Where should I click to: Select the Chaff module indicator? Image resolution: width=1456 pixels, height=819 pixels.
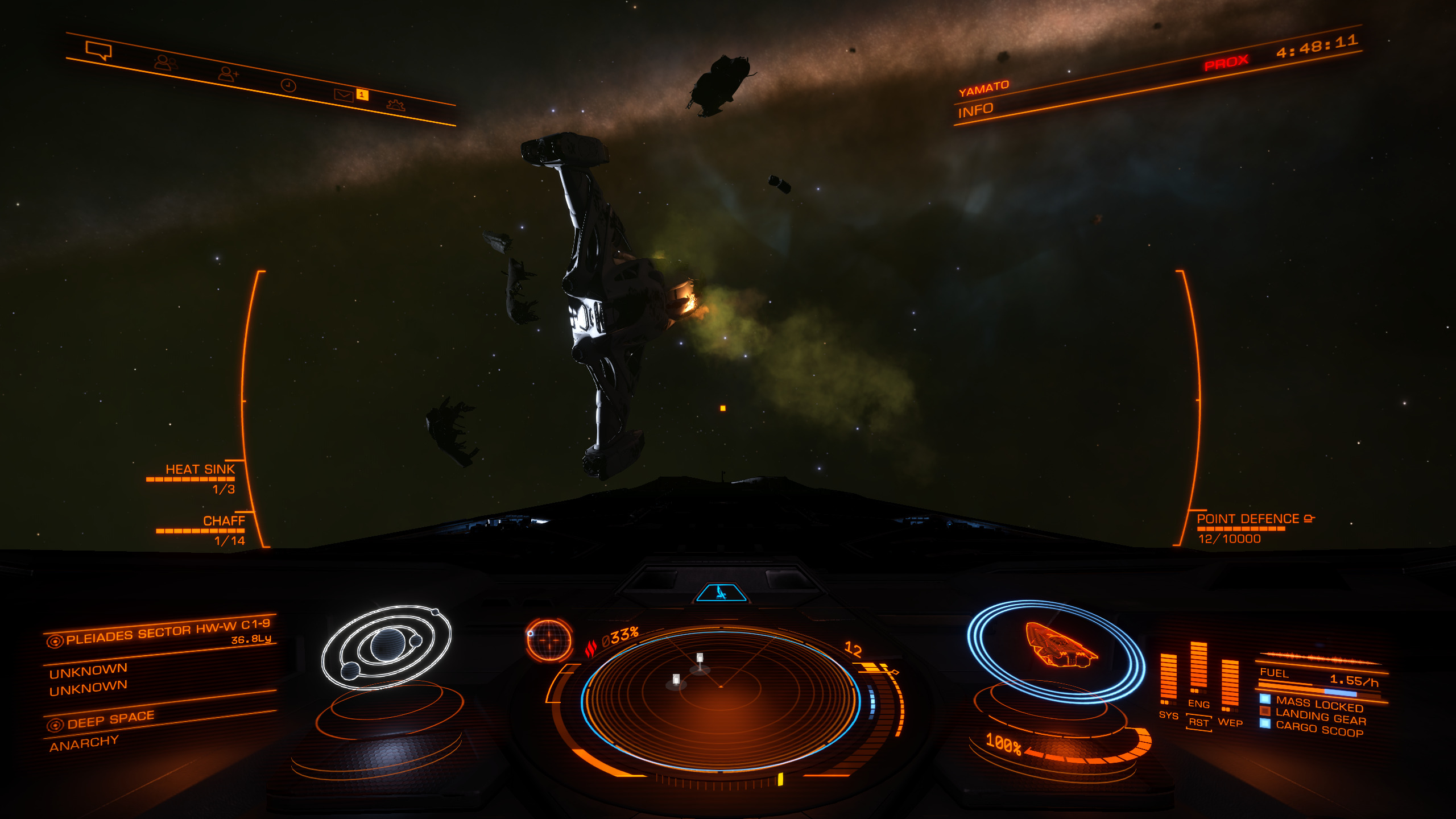[224, 521]
